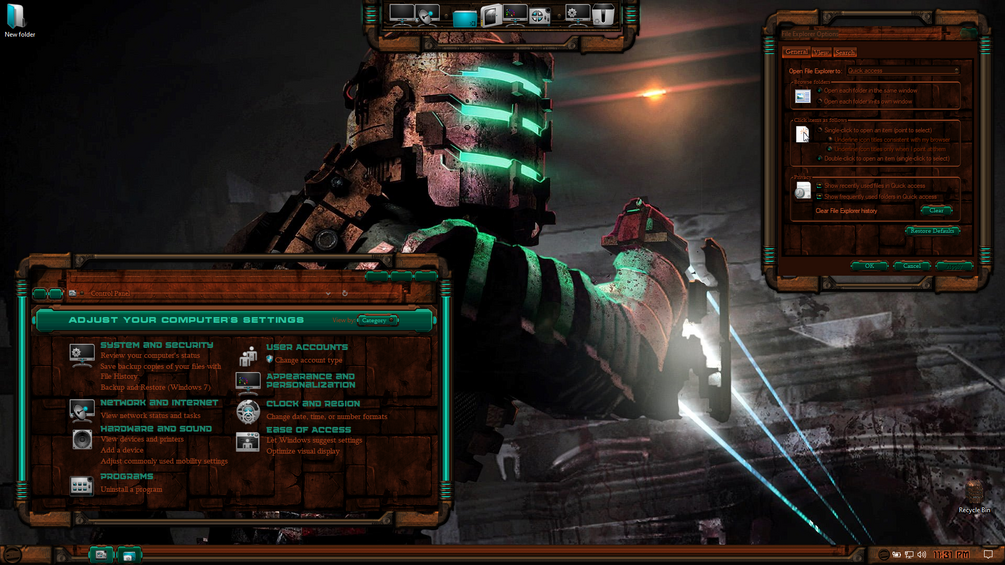Cancel the File Explorer Options dialog
Image resolution: width=1005 pixels, height=565 pixels.
point(911,265)
